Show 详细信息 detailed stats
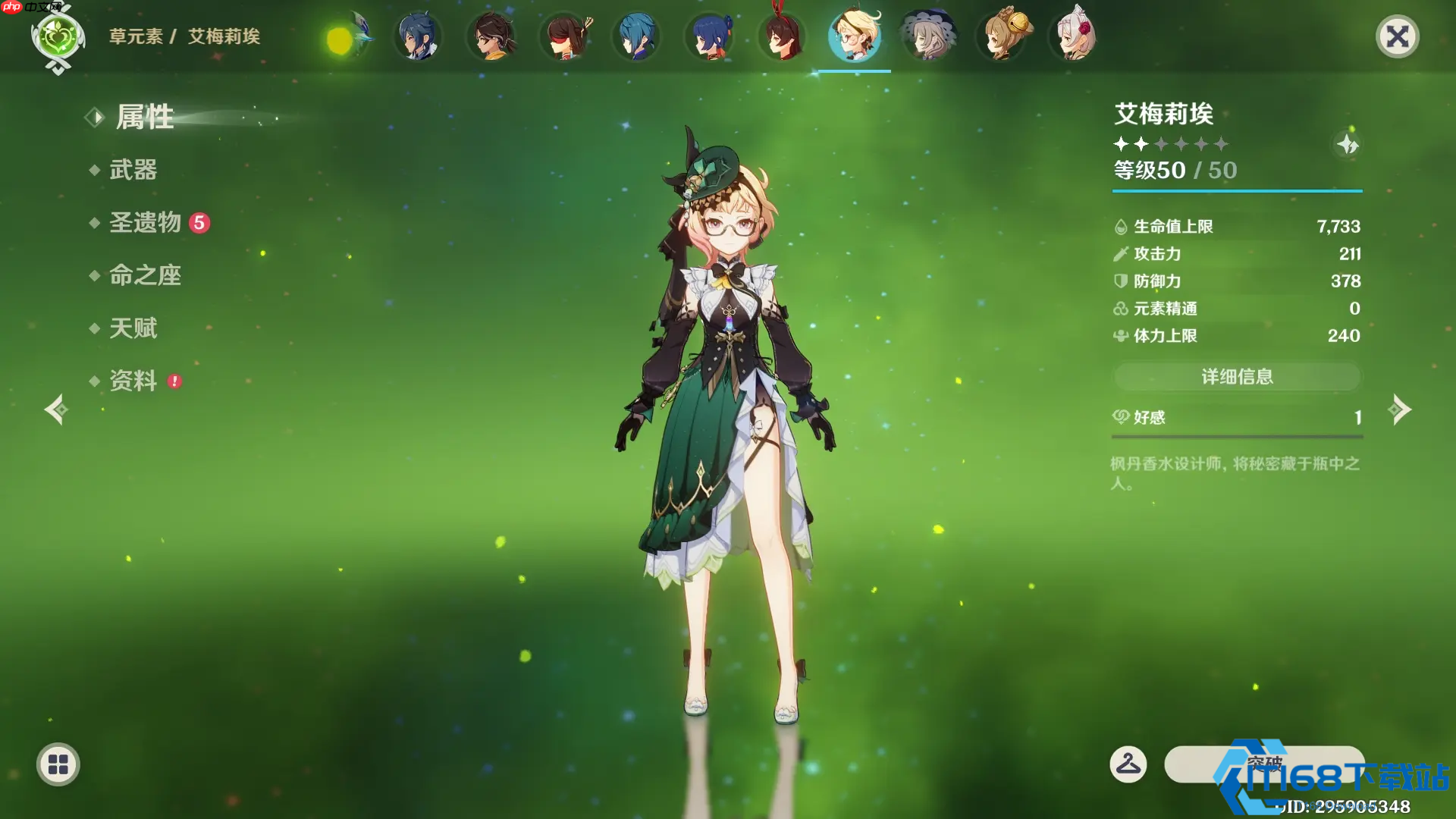Image resolution: width=1456 pixels, height=819 pixels. pos(1237,377)
